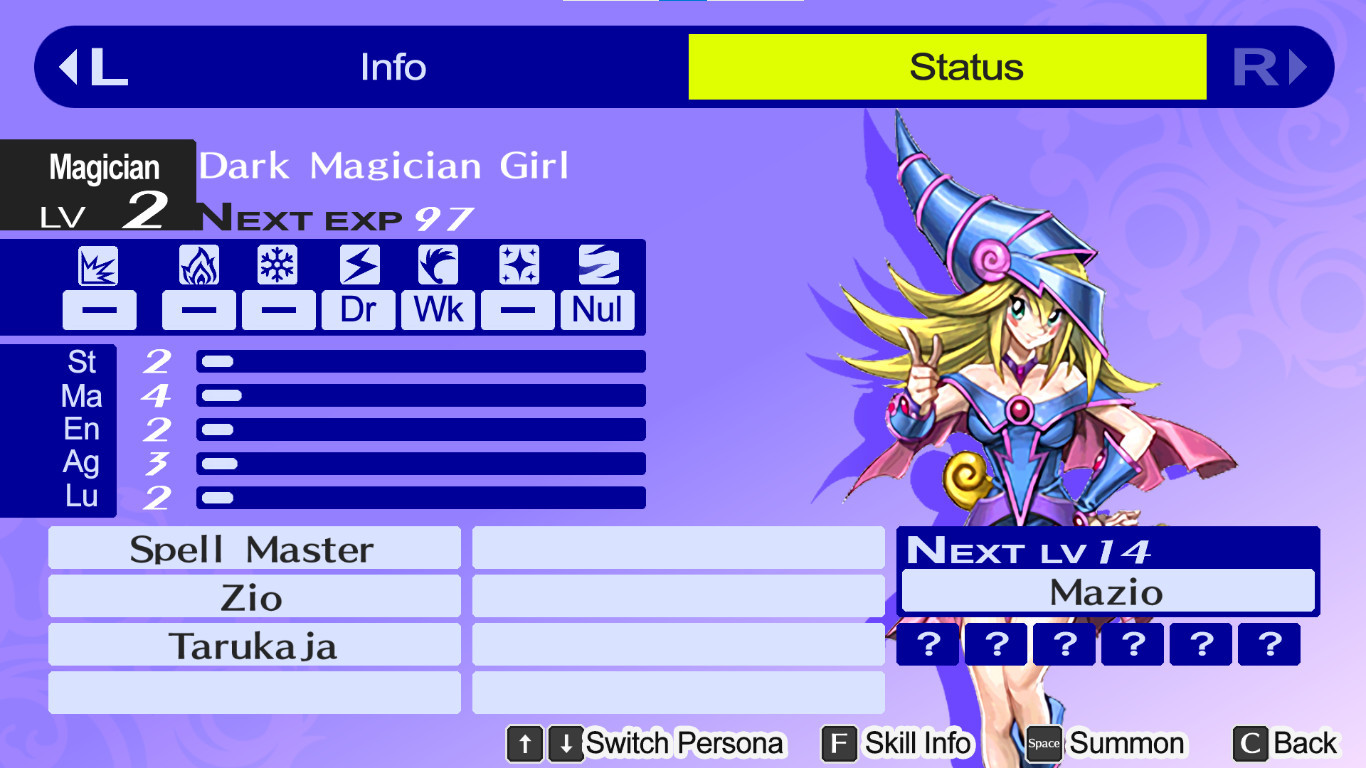Image resolution: width=1366 pixels, height=768 pixels.
Task: Click the Dr drain resistance indicator
Action: pyautogui.click(x=357, y=310)
